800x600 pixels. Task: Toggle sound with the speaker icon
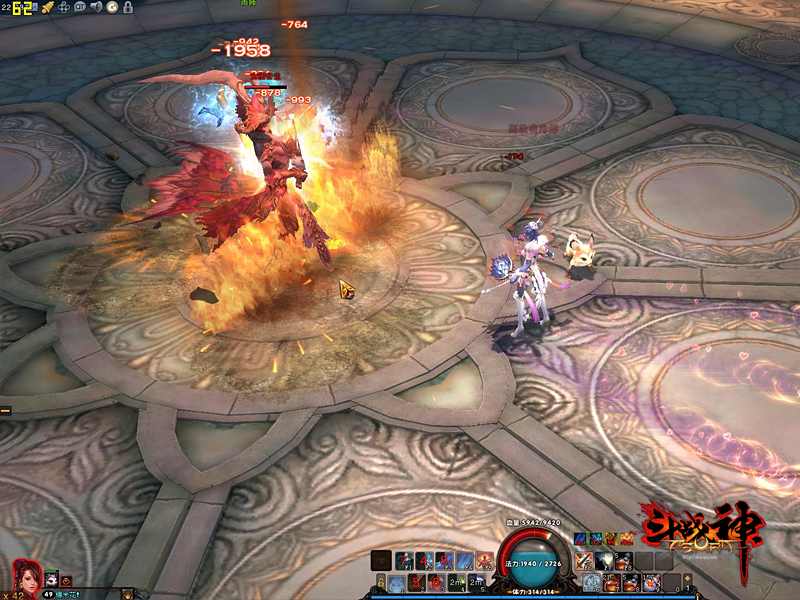point(96,7)
